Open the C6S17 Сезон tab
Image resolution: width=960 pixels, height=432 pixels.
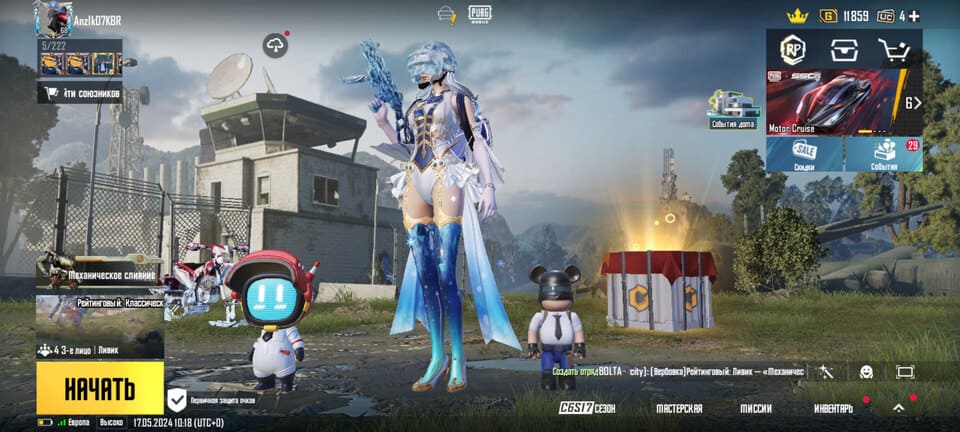pyautogui.click(x=587, y=408)
